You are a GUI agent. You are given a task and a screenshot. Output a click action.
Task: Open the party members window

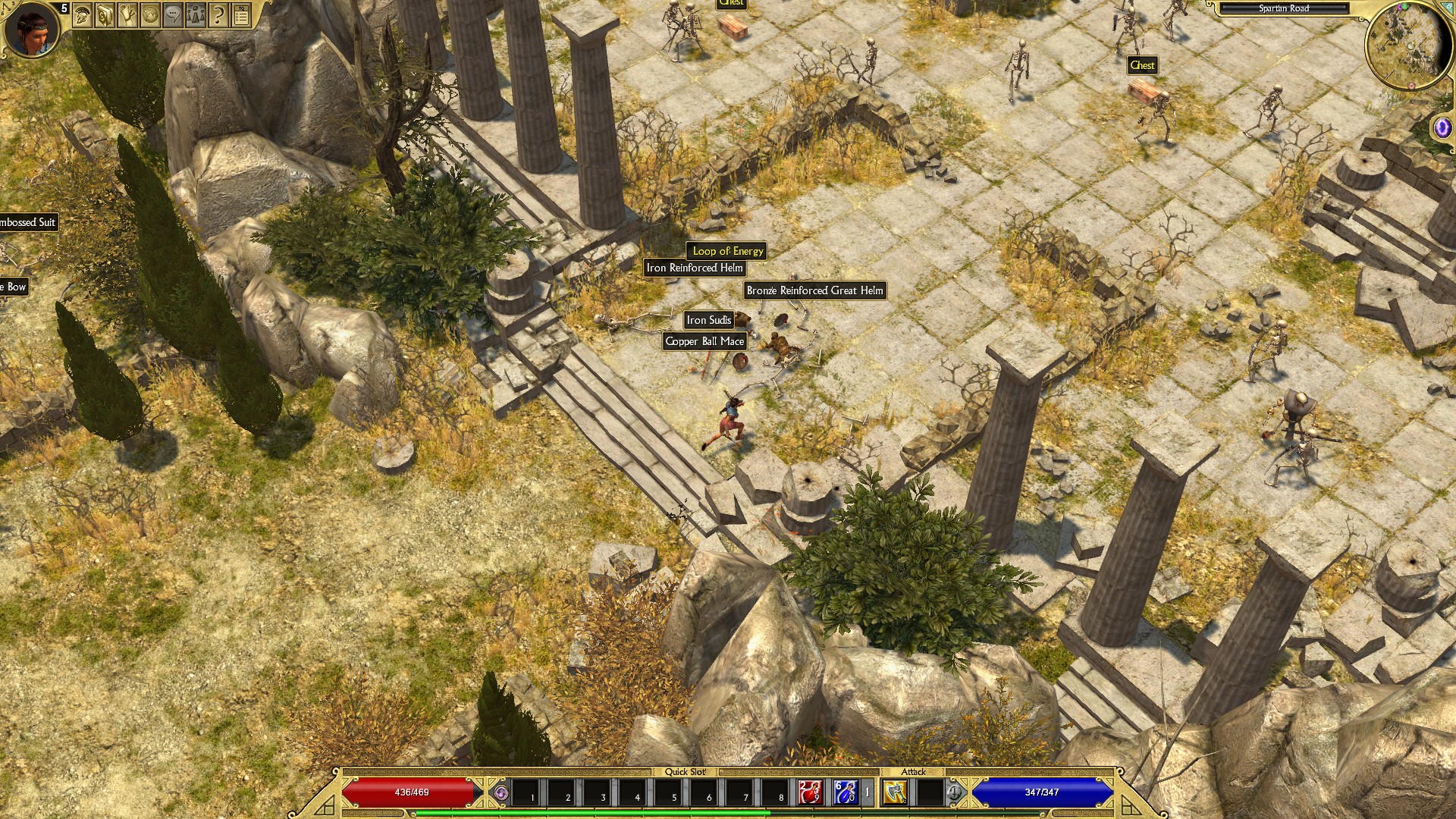(196, 14)
